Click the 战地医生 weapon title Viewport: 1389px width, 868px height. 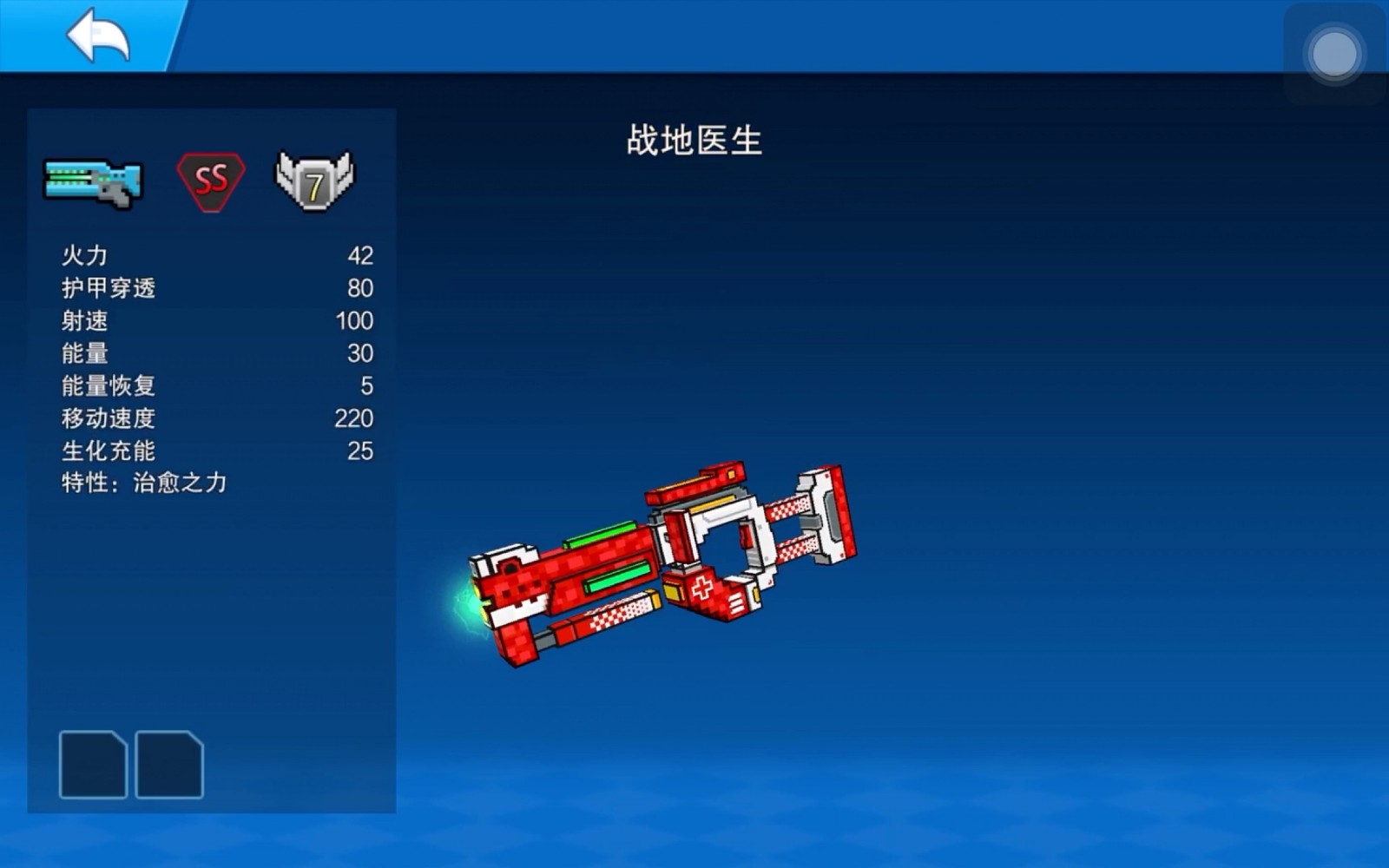tap(693, 139)
